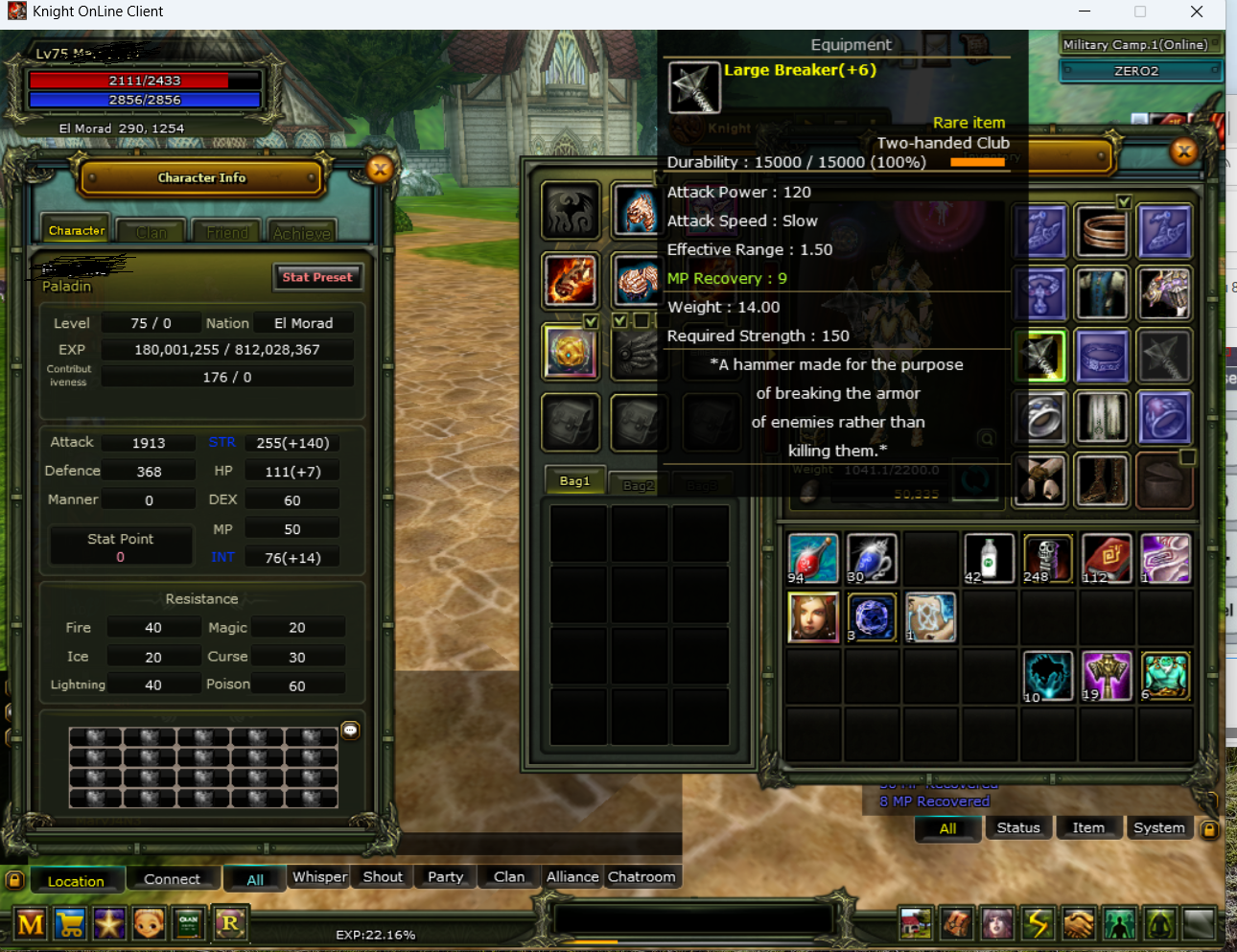
Task: Select the red health potion stack
Action: tap(812, 558)
